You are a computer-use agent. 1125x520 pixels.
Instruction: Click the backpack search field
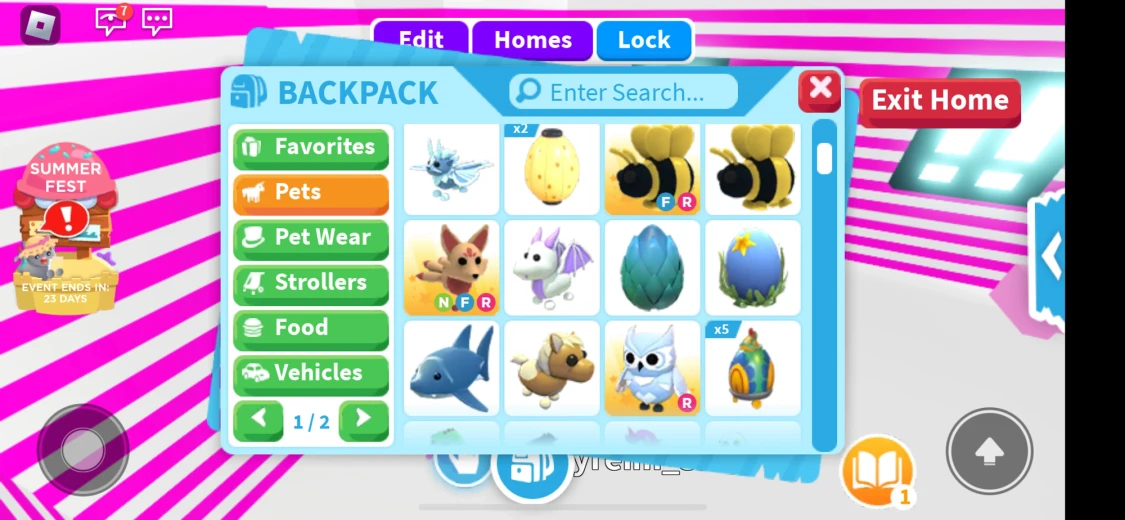click(624, 92)
